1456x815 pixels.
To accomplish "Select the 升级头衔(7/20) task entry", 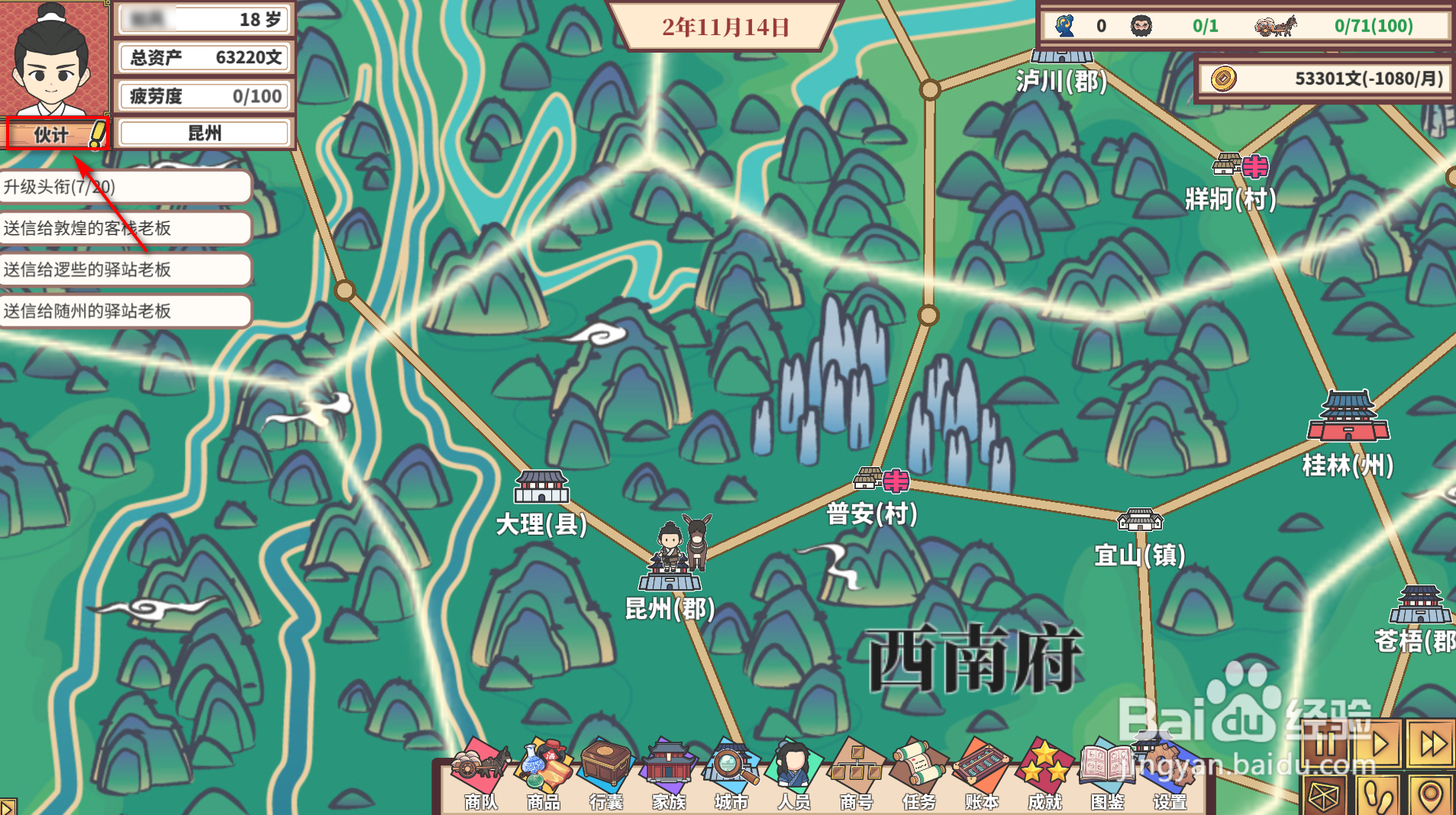I will pos(124,187).
